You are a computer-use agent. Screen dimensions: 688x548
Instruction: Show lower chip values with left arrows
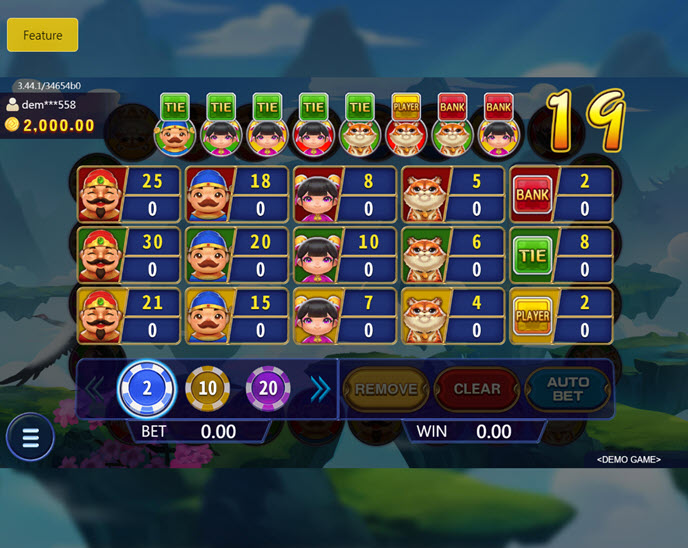pos(96,389)
